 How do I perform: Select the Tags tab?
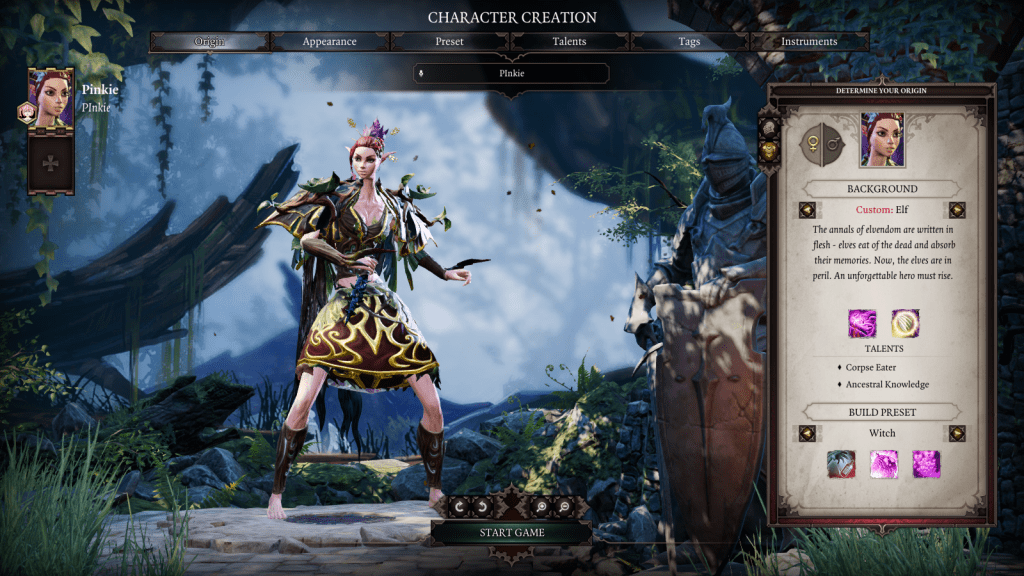[x=689, y=42]
